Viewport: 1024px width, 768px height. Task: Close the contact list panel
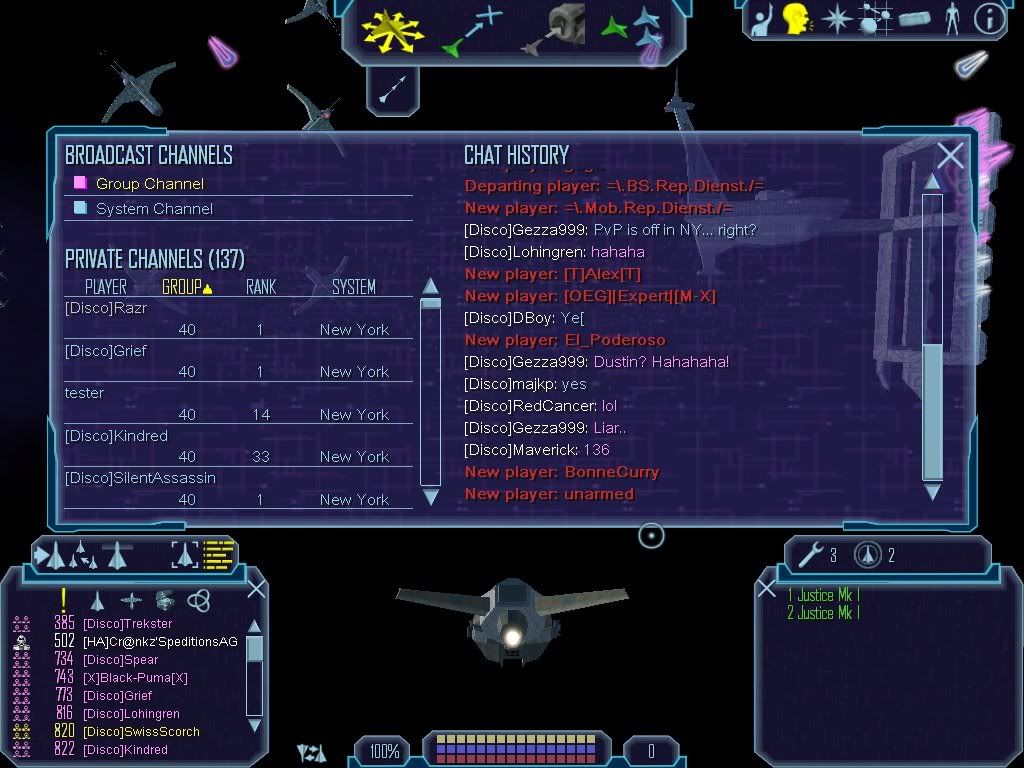click(x=256, y=589)
